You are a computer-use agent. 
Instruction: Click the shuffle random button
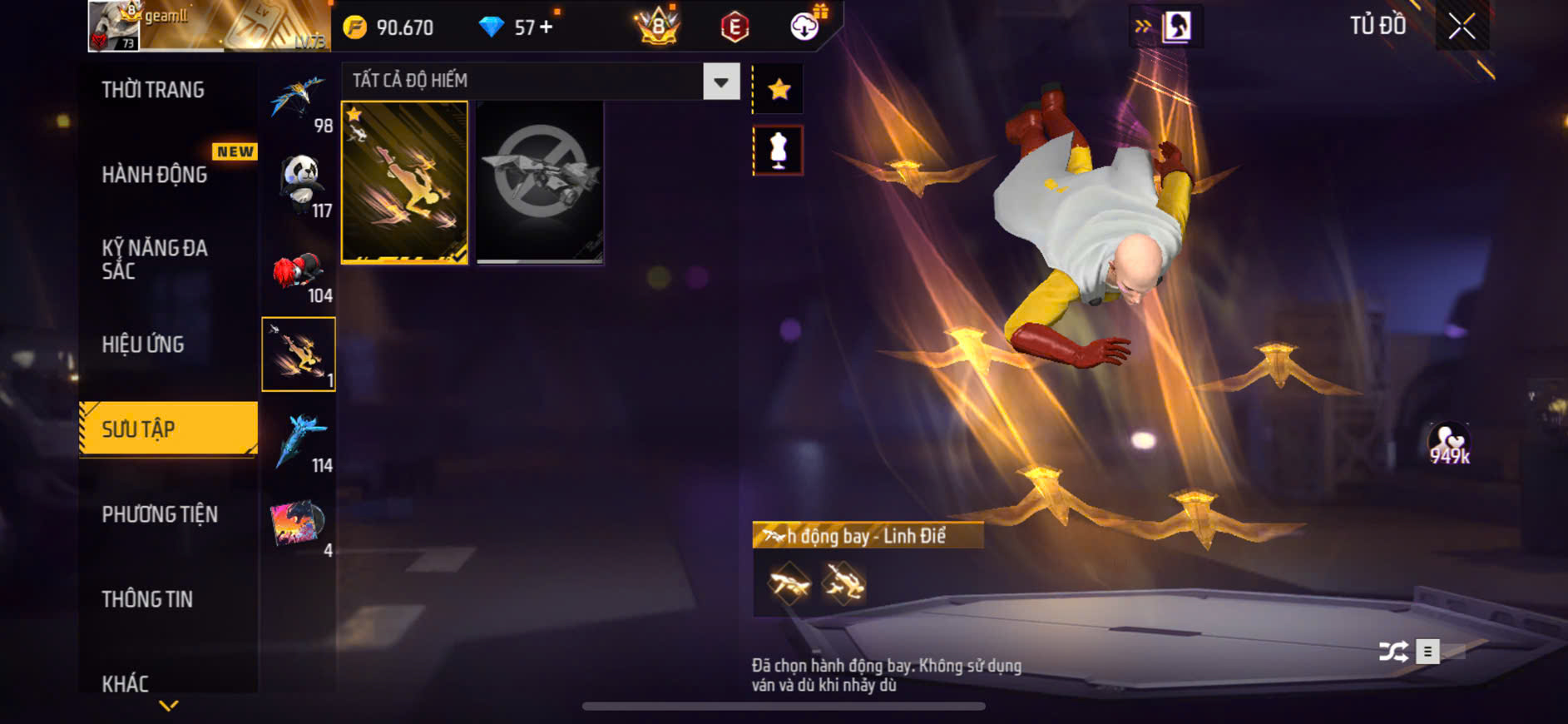pos(1393,652)
